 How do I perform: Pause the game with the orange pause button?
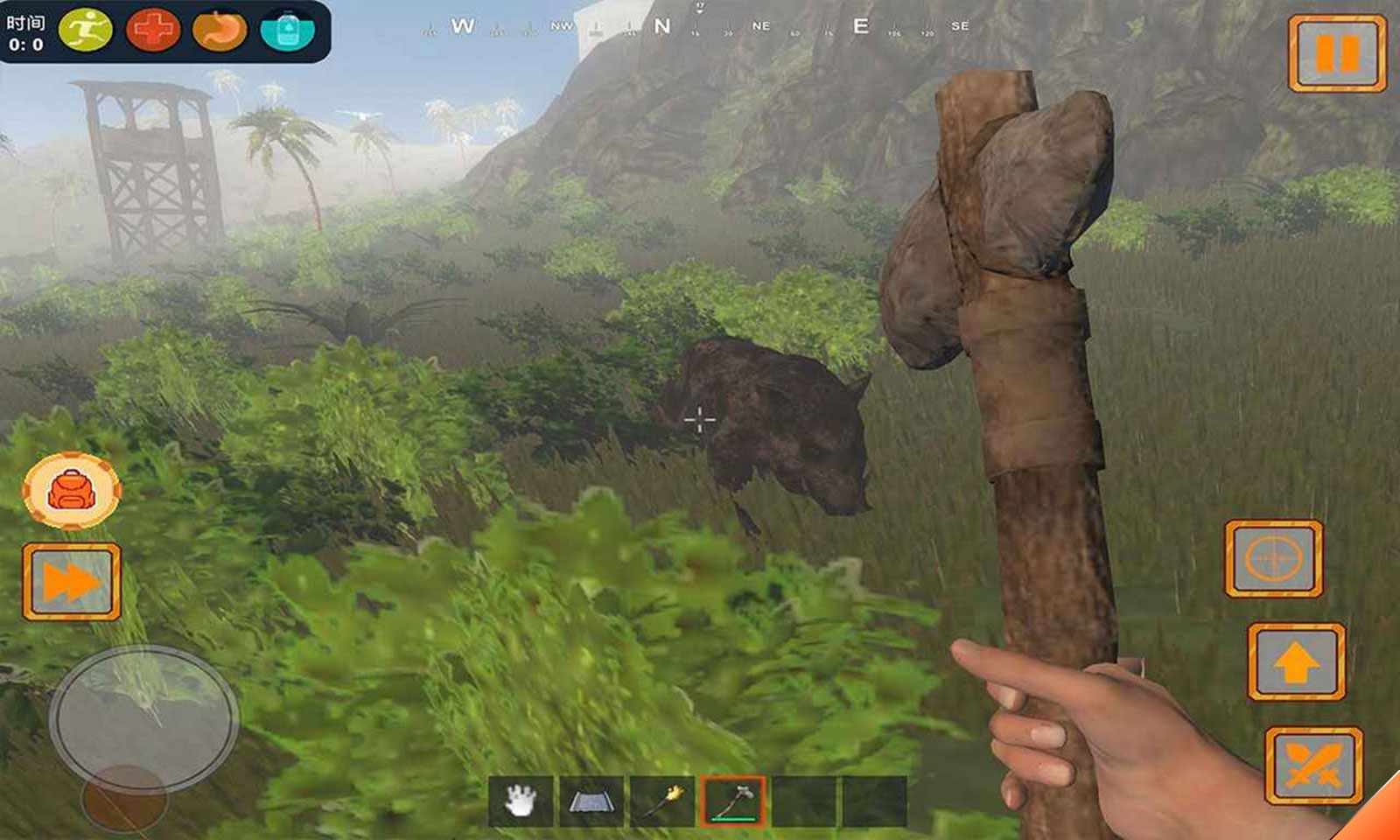pyautogui.click(x=1337, y=53)
